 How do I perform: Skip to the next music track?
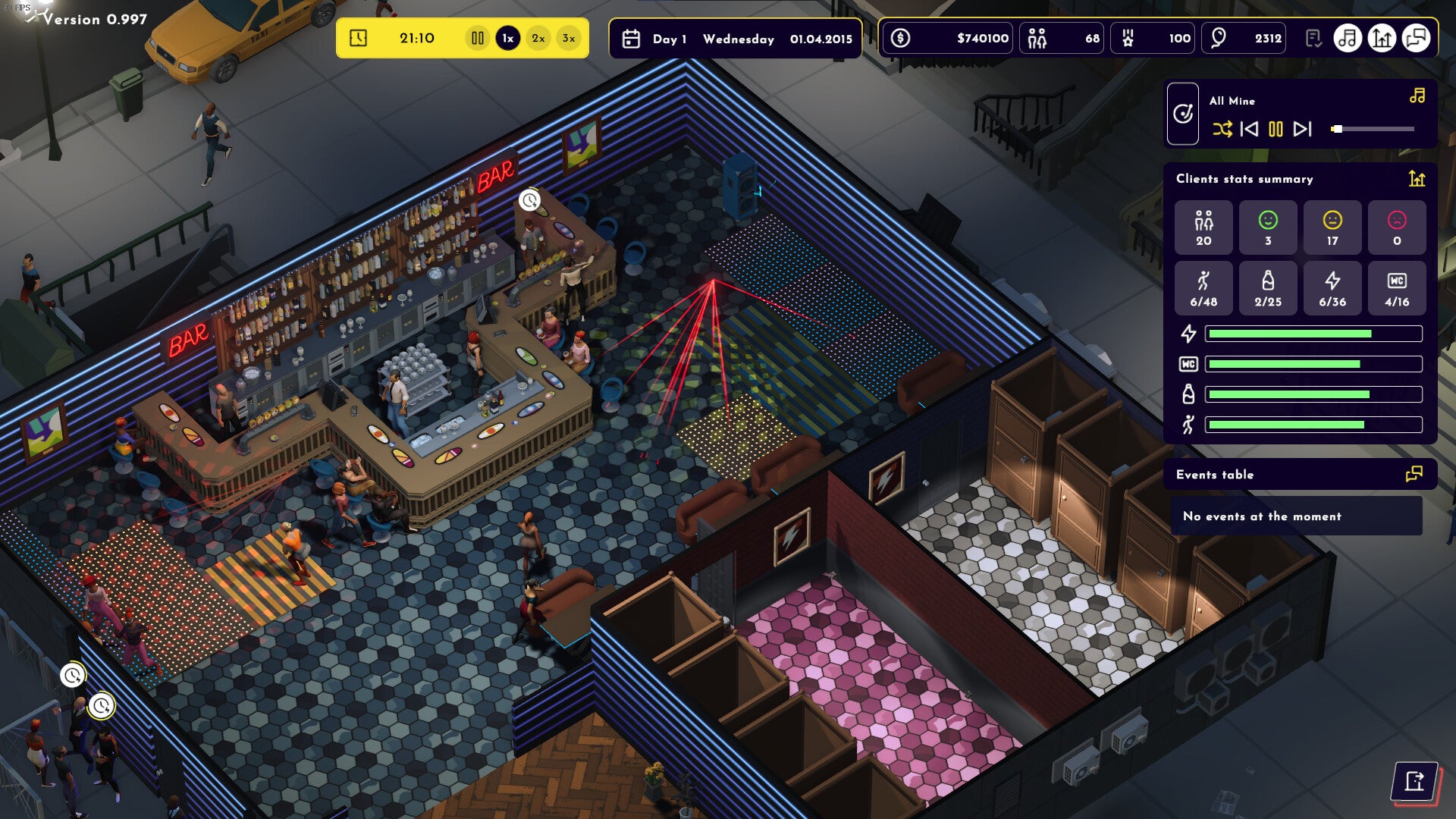[x=1302, y=129]
